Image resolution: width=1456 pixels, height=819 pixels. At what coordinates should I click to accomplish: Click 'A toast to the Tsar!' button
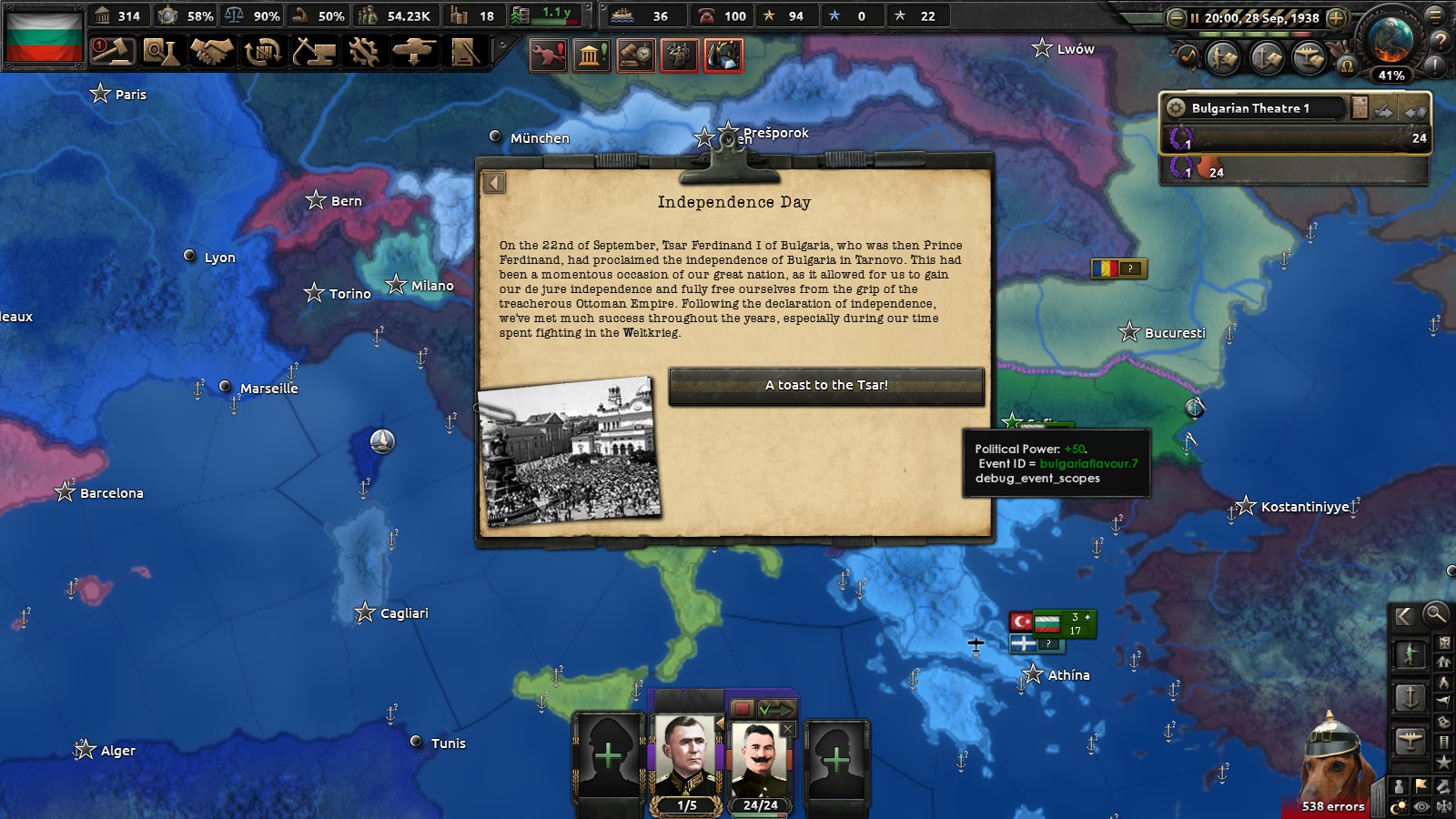click(826, 385)
